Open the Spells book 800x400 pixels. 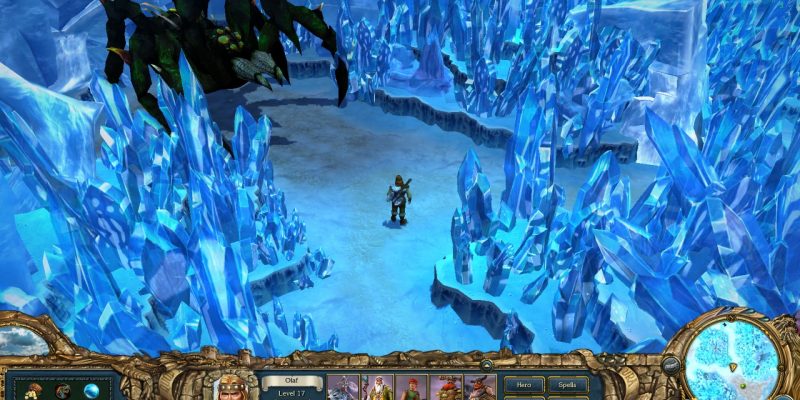[x=566, y=384]
